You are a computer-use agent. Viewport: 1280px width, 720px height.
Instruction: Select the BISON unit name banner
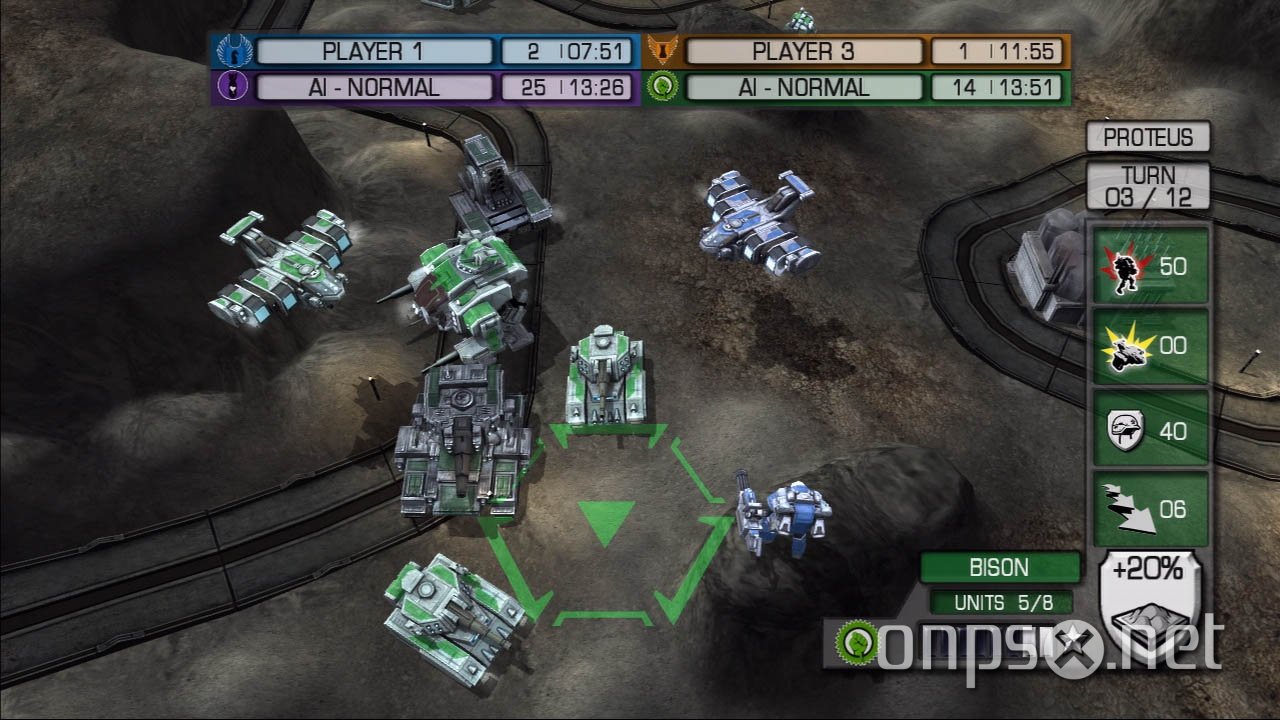click(x=1001, y=567)
